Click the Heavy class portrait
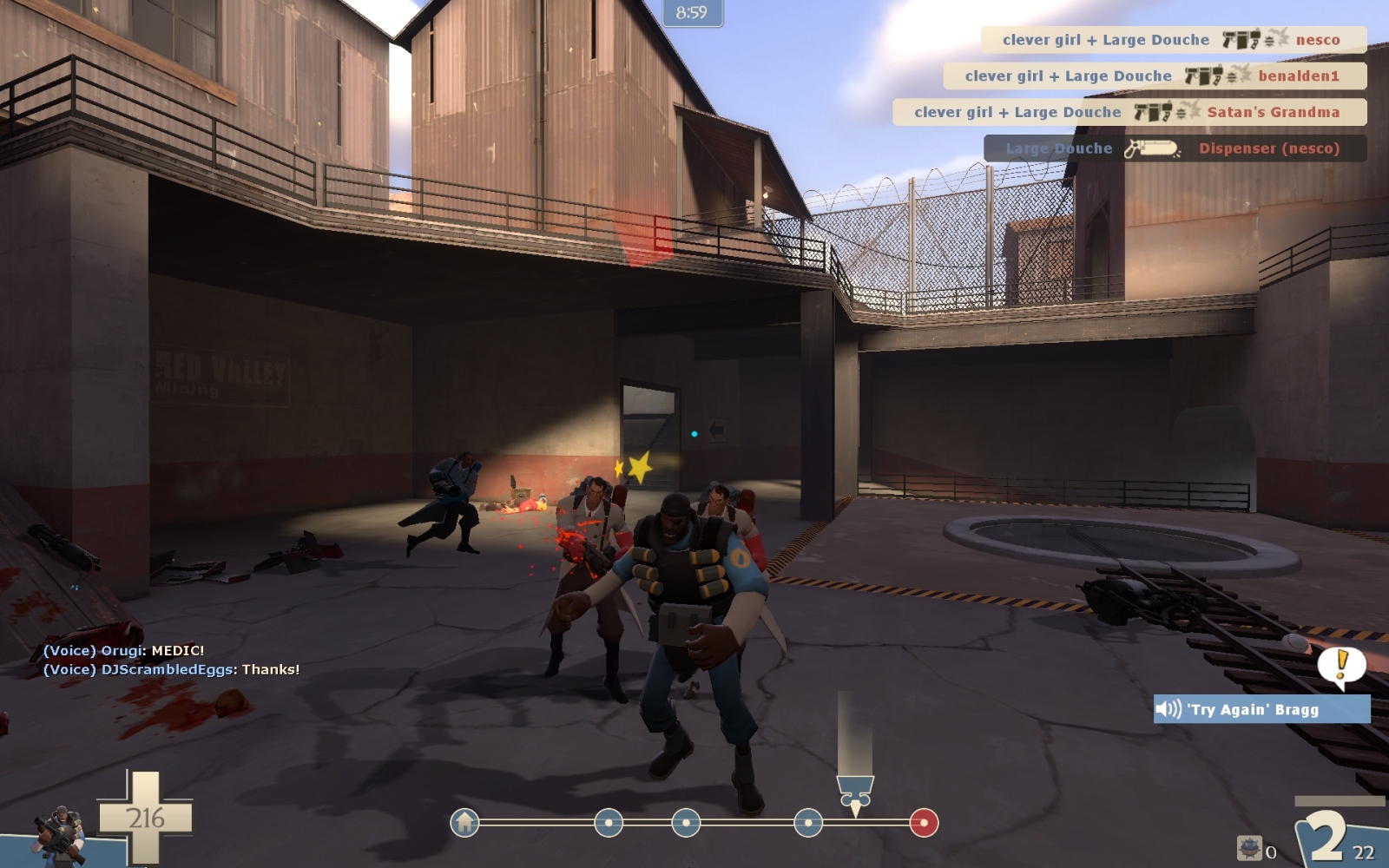Viewport: 1389px width, 868px height. click(59, 833)
